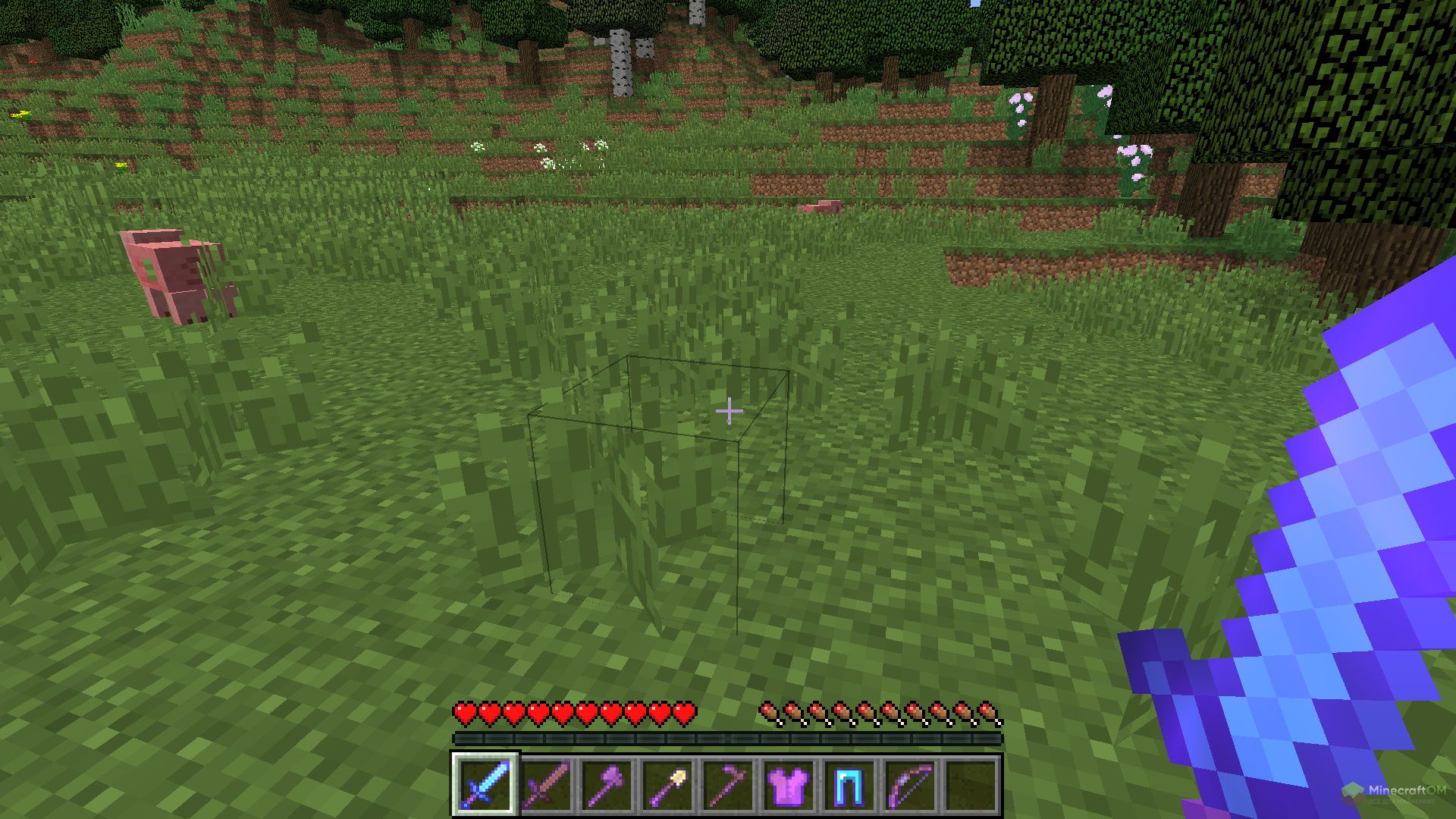The image size is (1456, 819).
Task: Select the blue diamond sword hotbar slot
Action: pyautogui.click(x=485, y=784)
